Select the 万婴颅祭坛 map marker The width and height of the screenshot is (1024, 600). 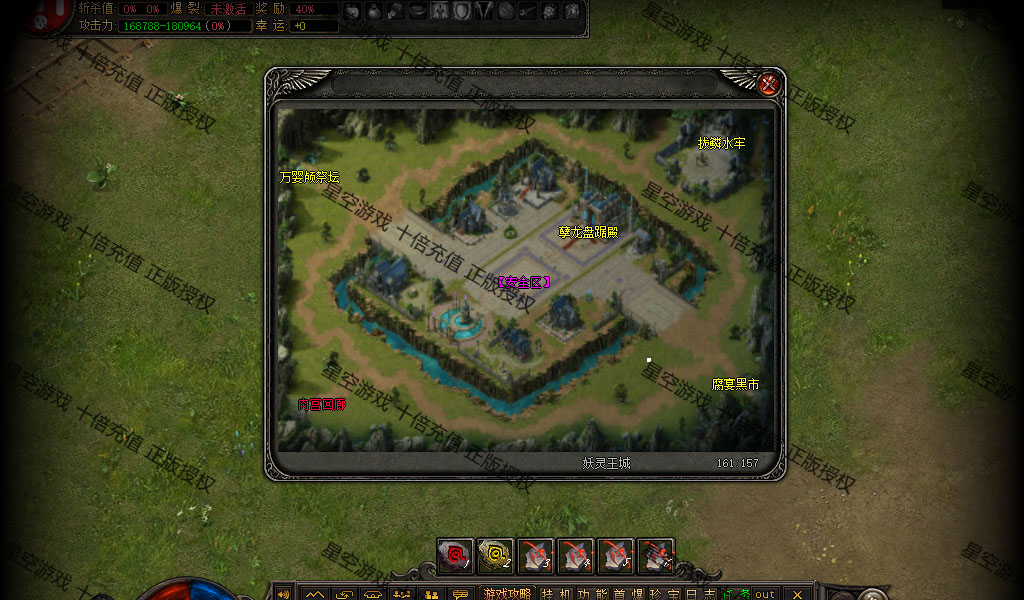pos(309,177)
